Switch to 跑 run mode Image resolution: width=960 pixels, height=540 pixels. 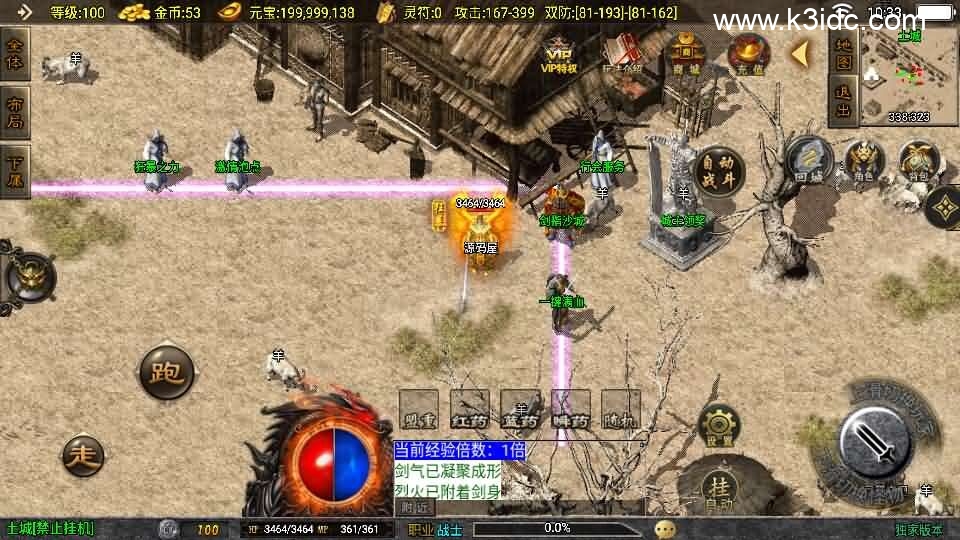pos(165,373)
